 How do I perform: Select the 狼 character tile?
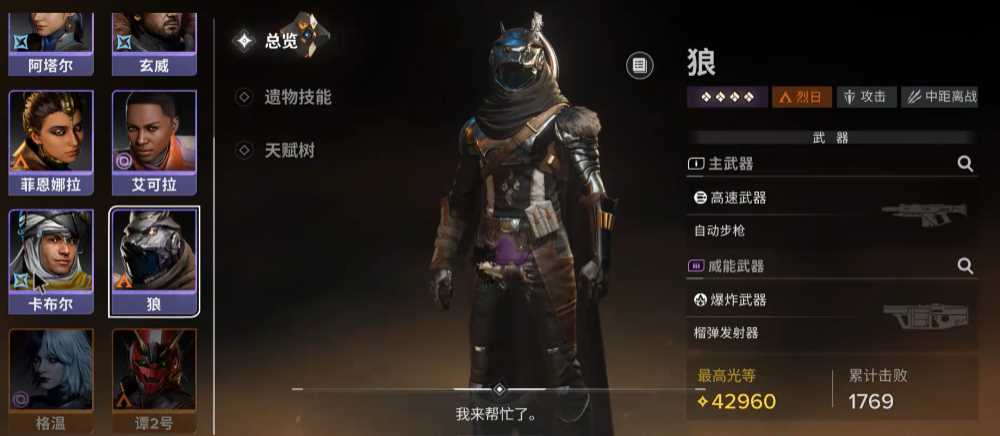point(154,260)
